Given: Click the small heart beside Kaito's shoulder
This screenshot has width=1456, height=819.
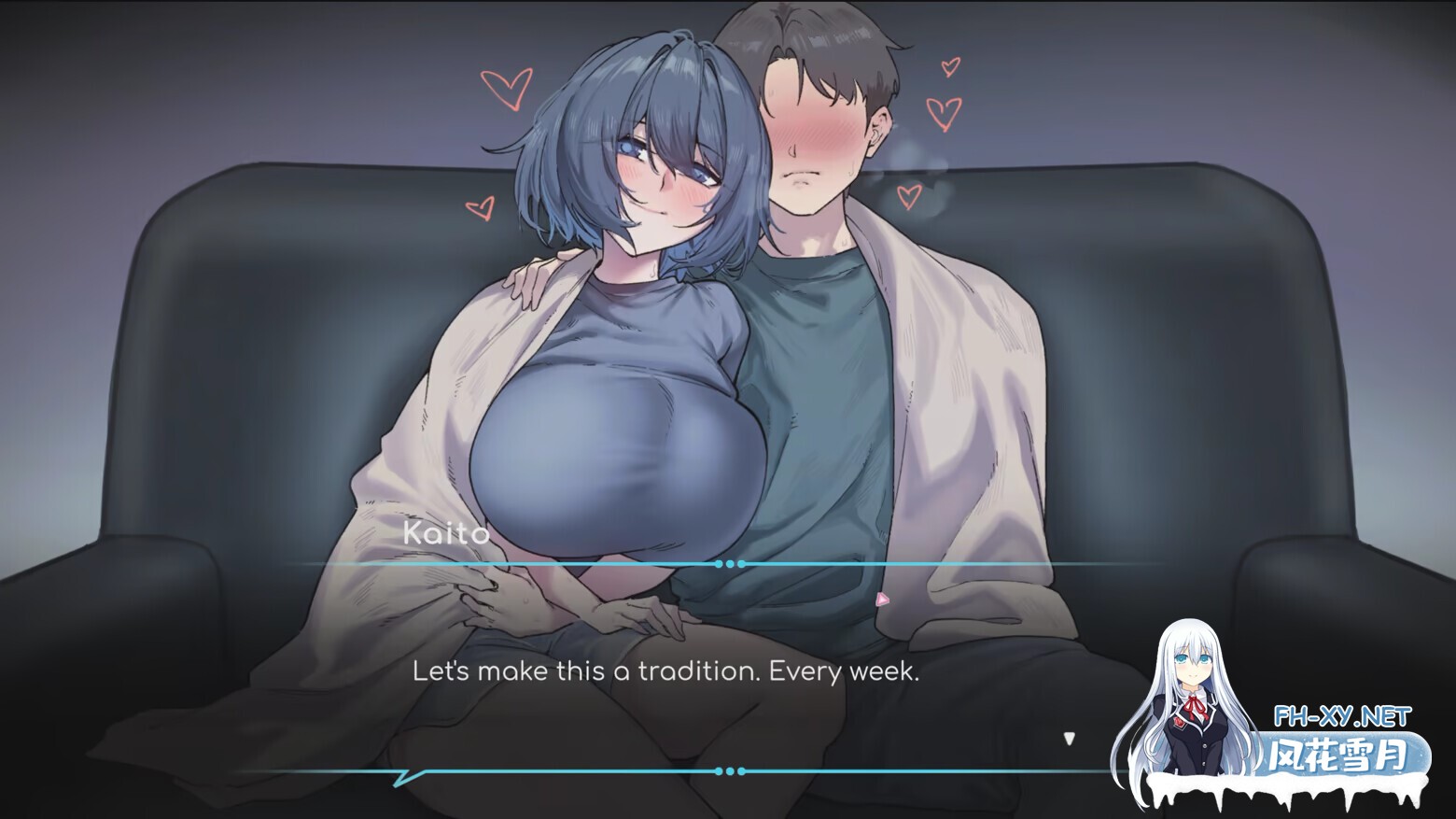Looking at the screenshot, I should tap(482, 207).
